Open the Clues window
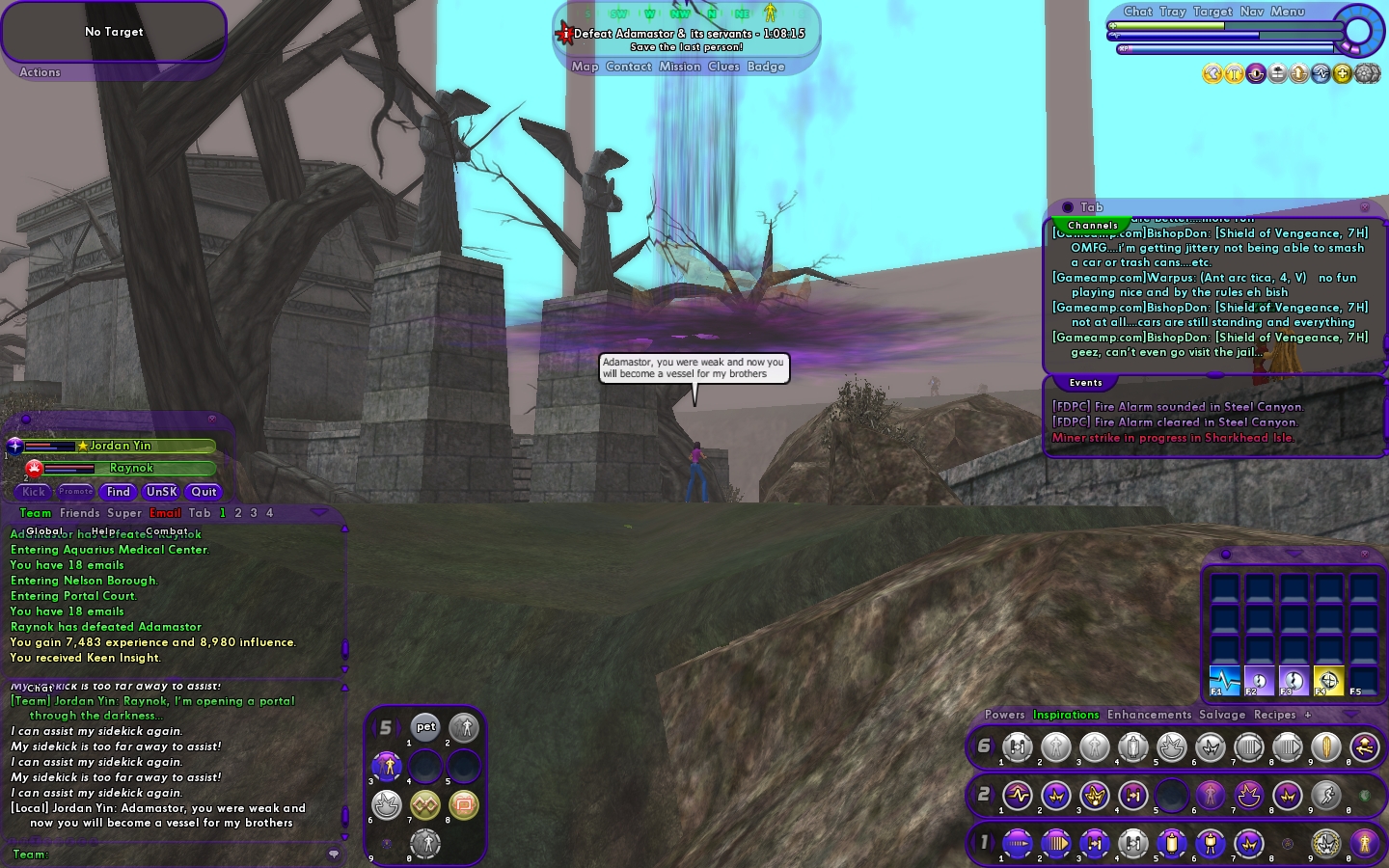The image size is (1389, 868). [723, 67]
